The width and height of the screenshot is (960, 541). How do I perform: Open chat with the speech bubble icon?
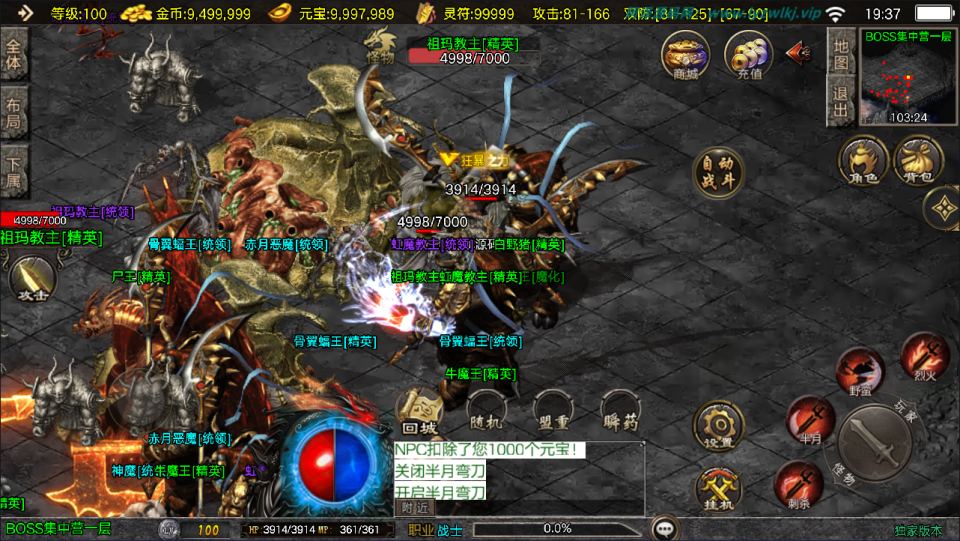tap(663, 528)
